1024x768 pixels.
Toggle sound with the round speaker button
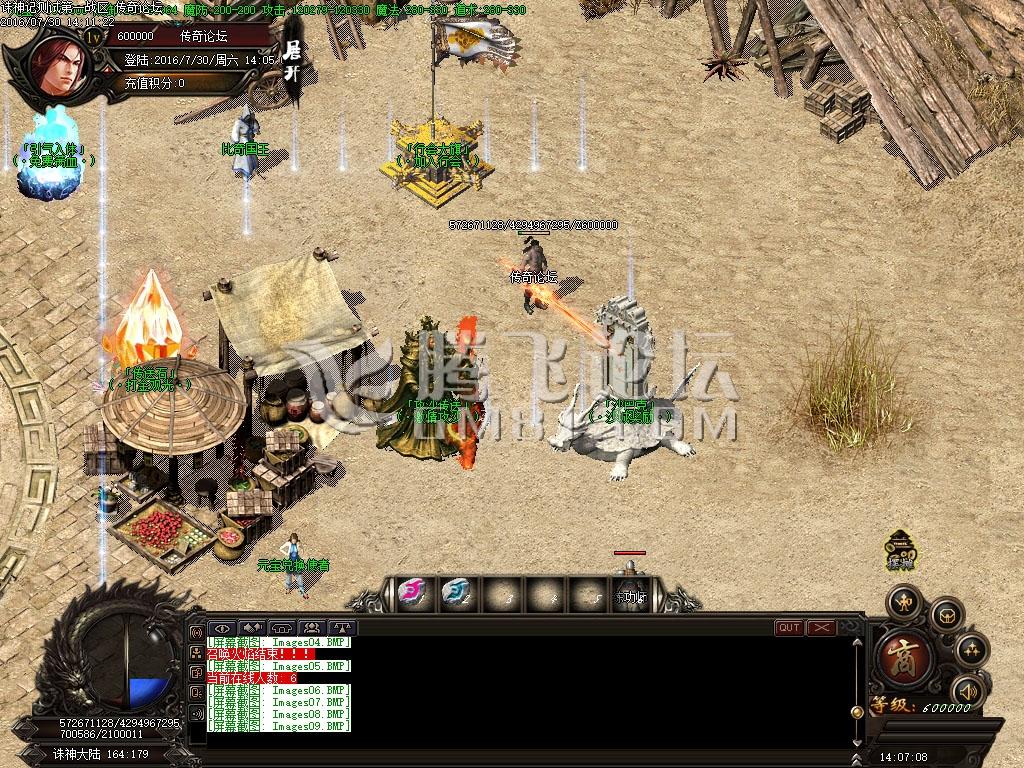967,689
